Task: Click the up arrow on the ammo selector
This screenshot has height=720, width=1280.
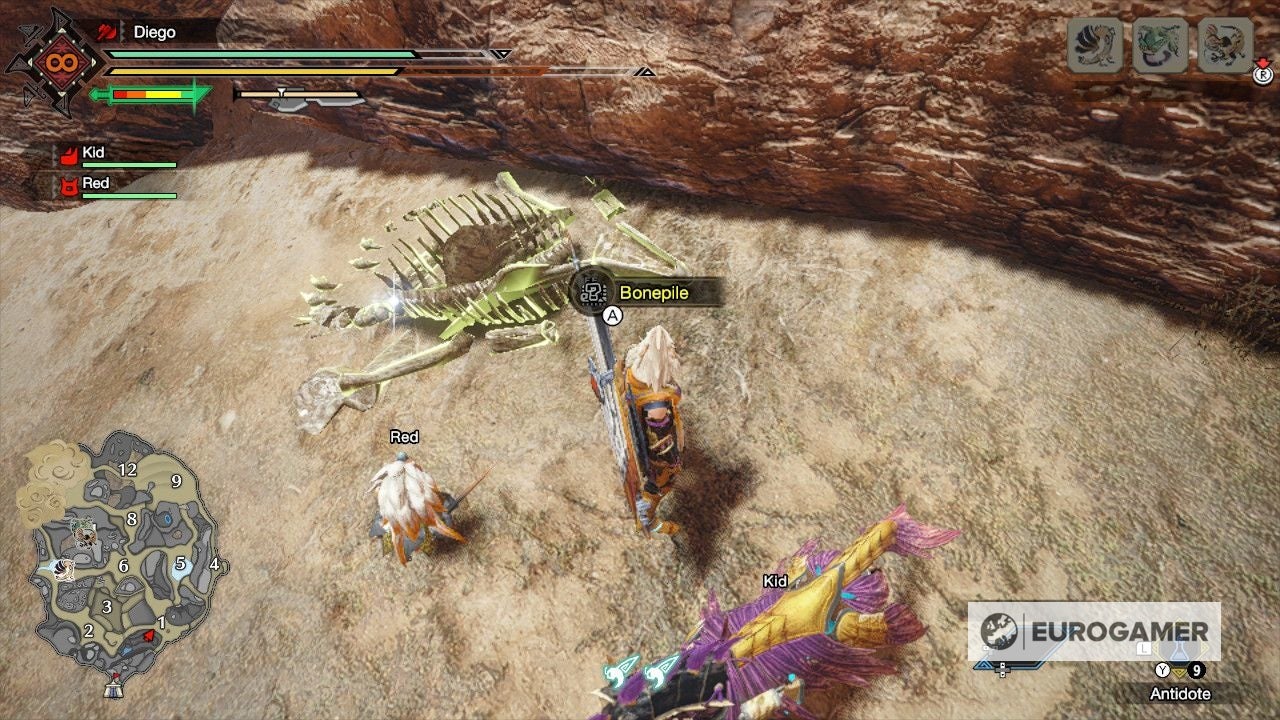Action: 1003,664
